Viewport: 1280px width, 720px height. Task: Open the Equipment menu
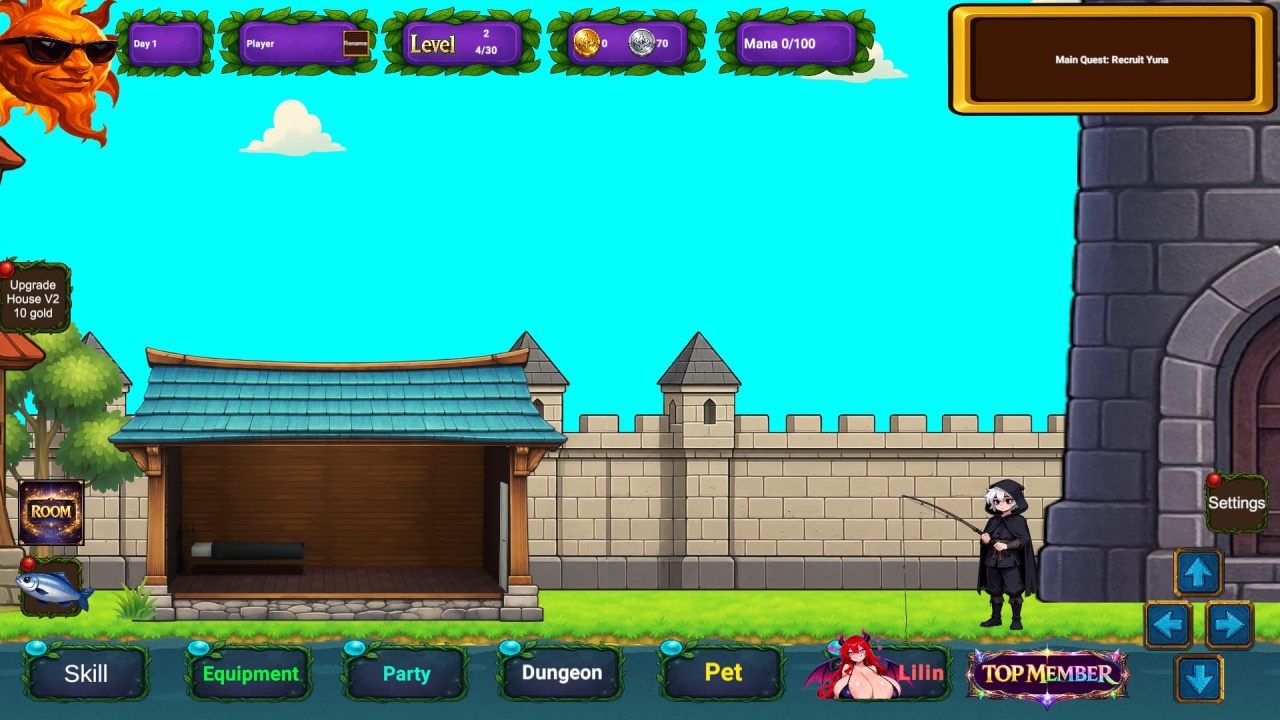(250, 674)
